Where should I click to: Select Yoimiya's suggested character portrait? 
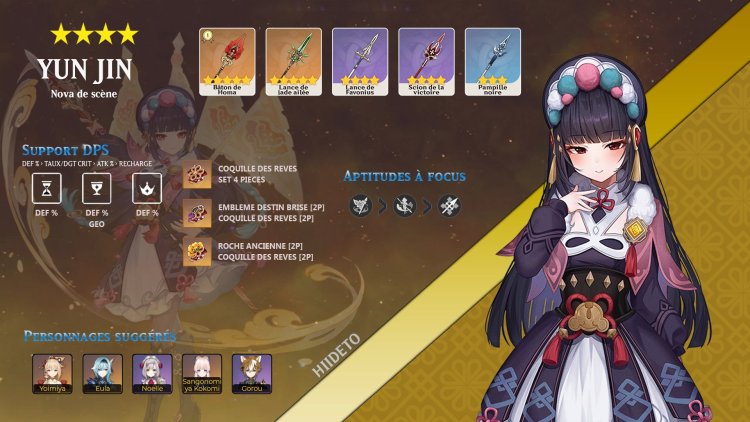[52, 371]
